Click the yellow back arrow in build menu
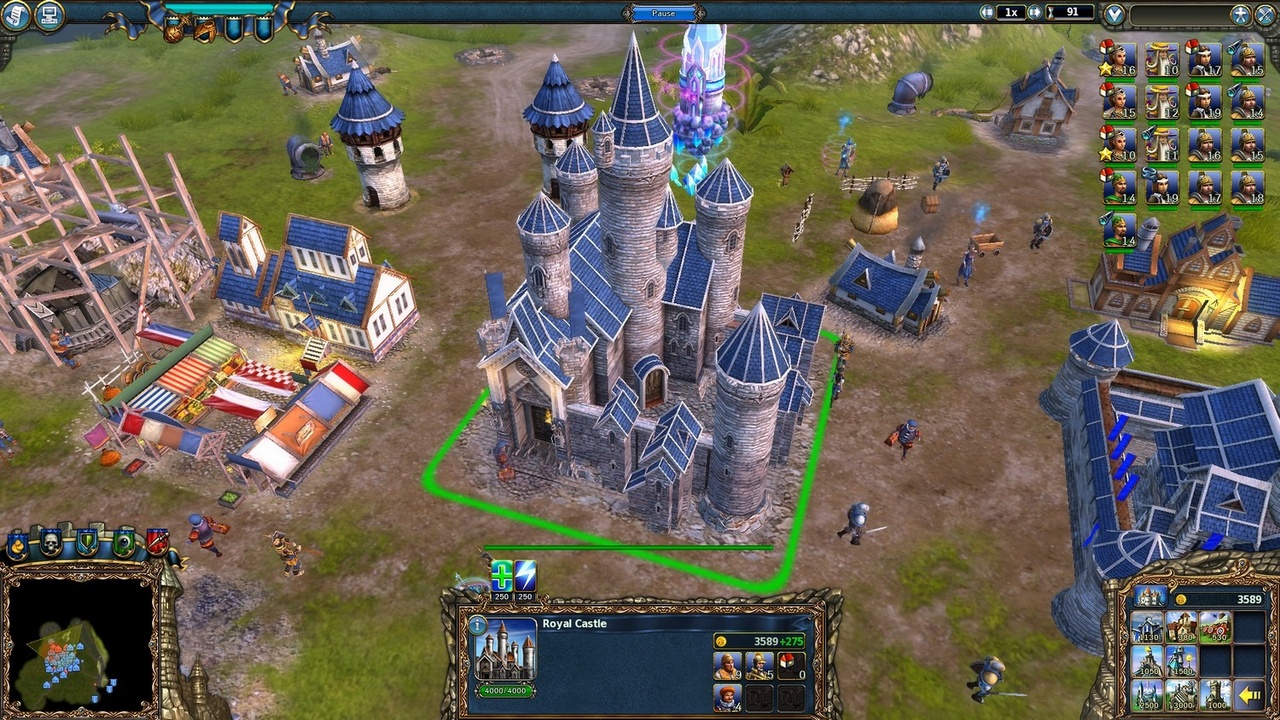 coord(1250,696)
